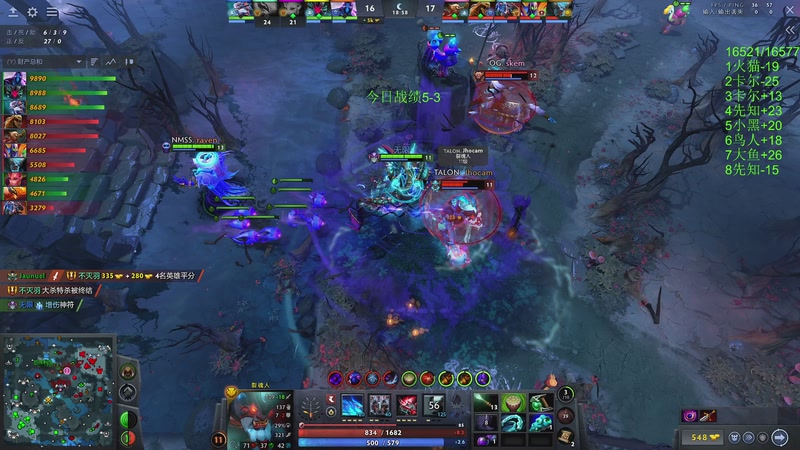Viewport: 800px width, 450px height.
Task: Open the settings gear in top-left corner
Action: pyautogui.click(x=32, y=12)
